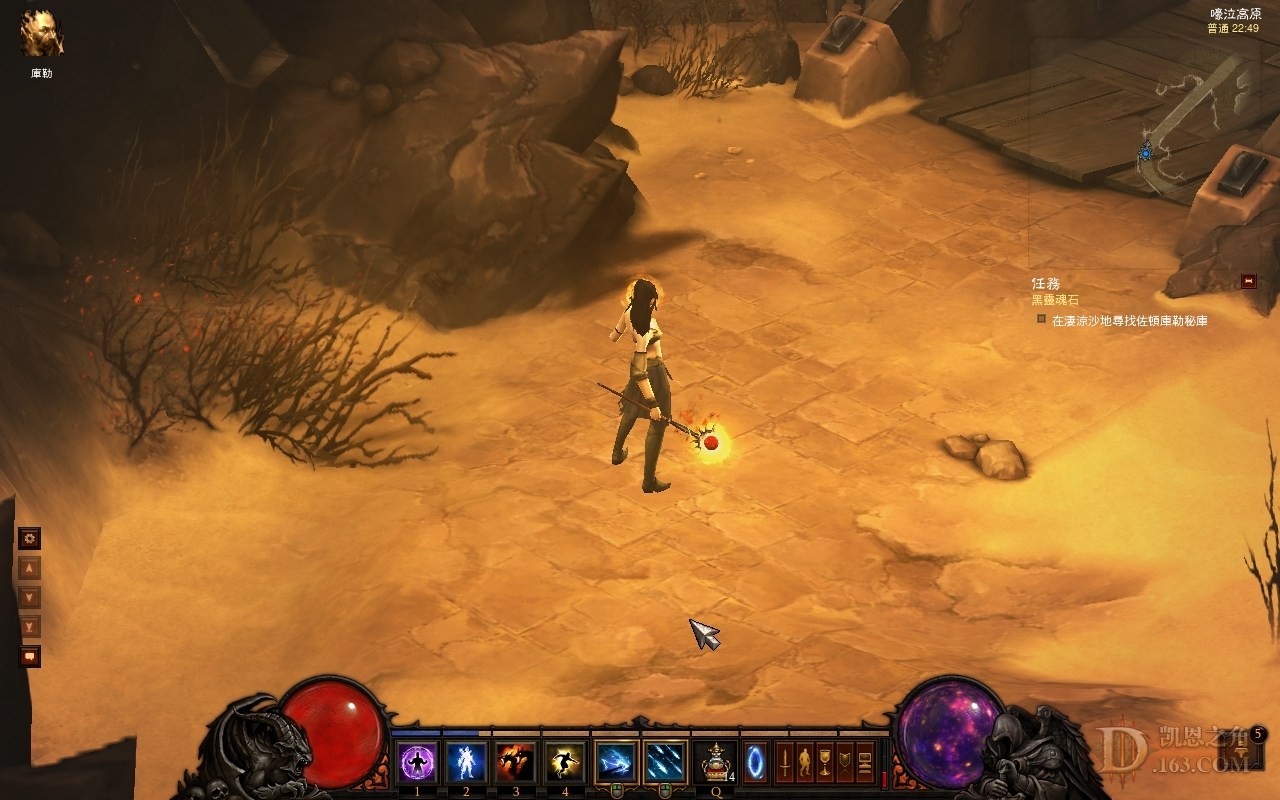The width and height of the screenshot is (1280, 800).
Task: Select the follower portrait 庫勒
Action: point(42,33)
